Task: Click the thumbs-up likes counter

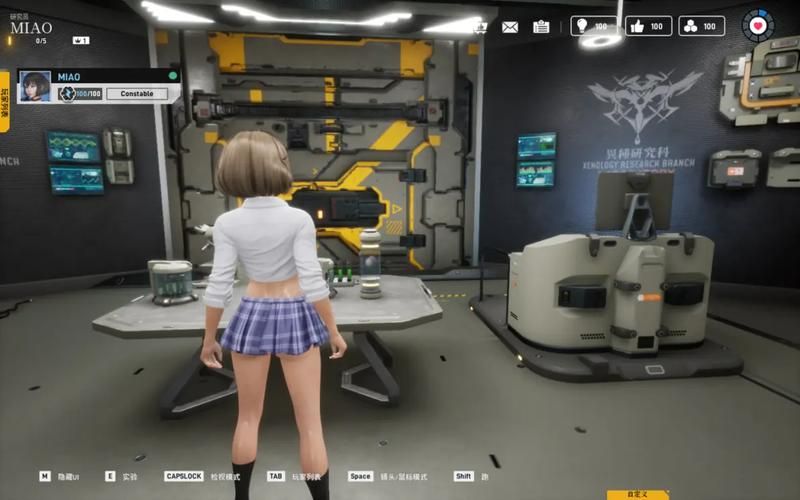Action: click(x=649, y=26)
